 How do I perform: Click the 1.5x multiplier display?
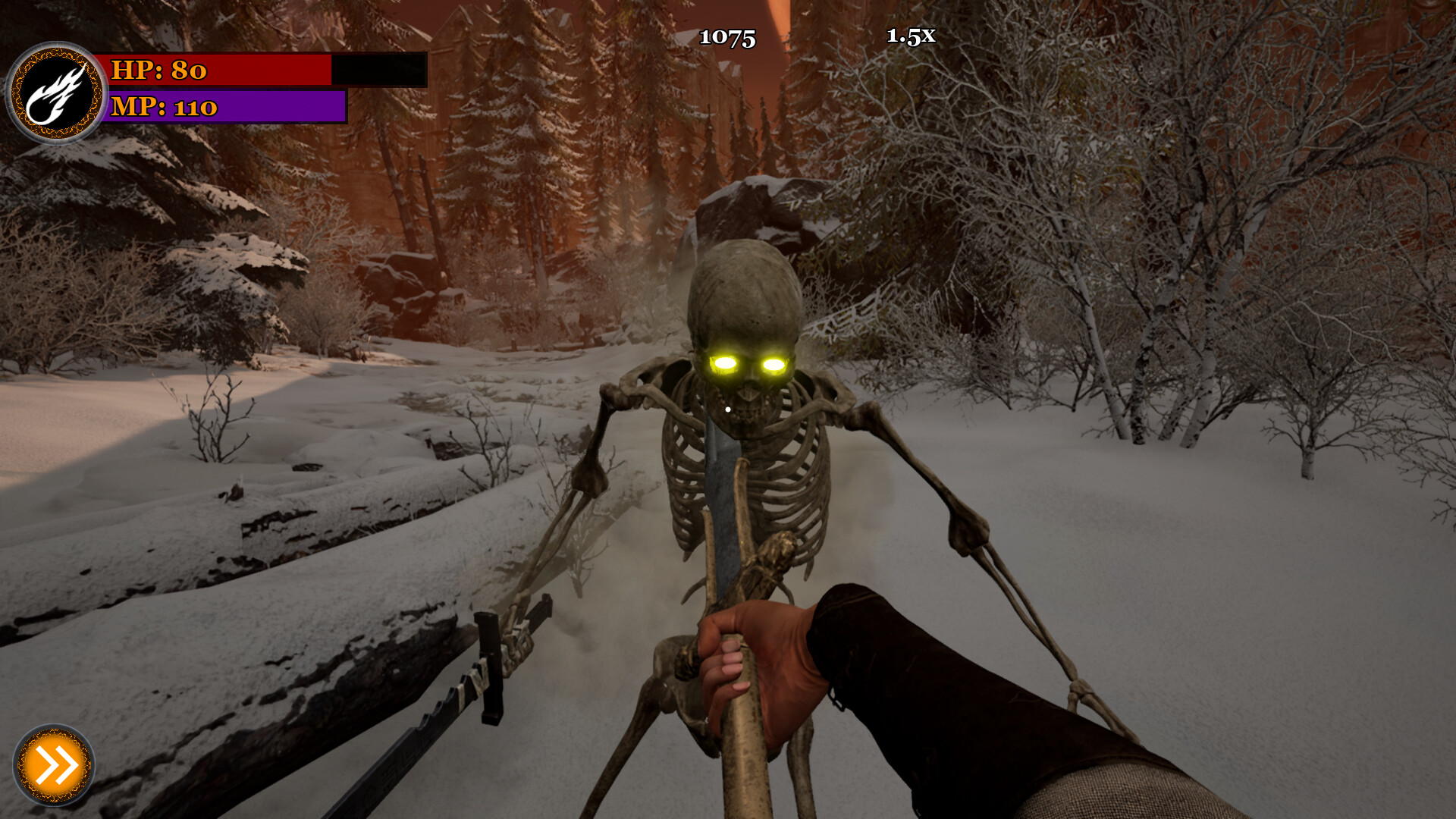(911, 35)
